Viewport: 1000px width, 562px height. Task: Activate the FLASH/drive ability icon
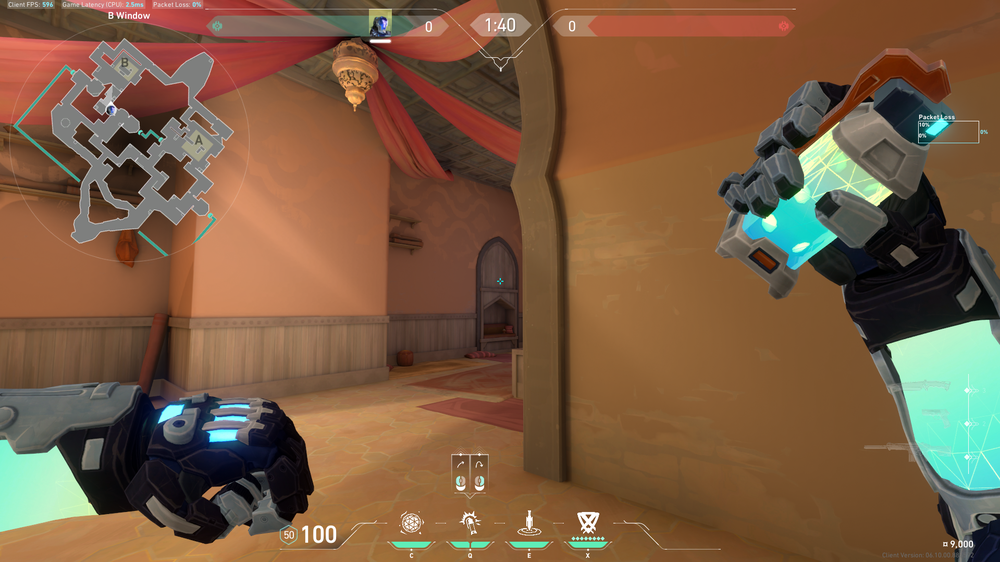(468, 522)
